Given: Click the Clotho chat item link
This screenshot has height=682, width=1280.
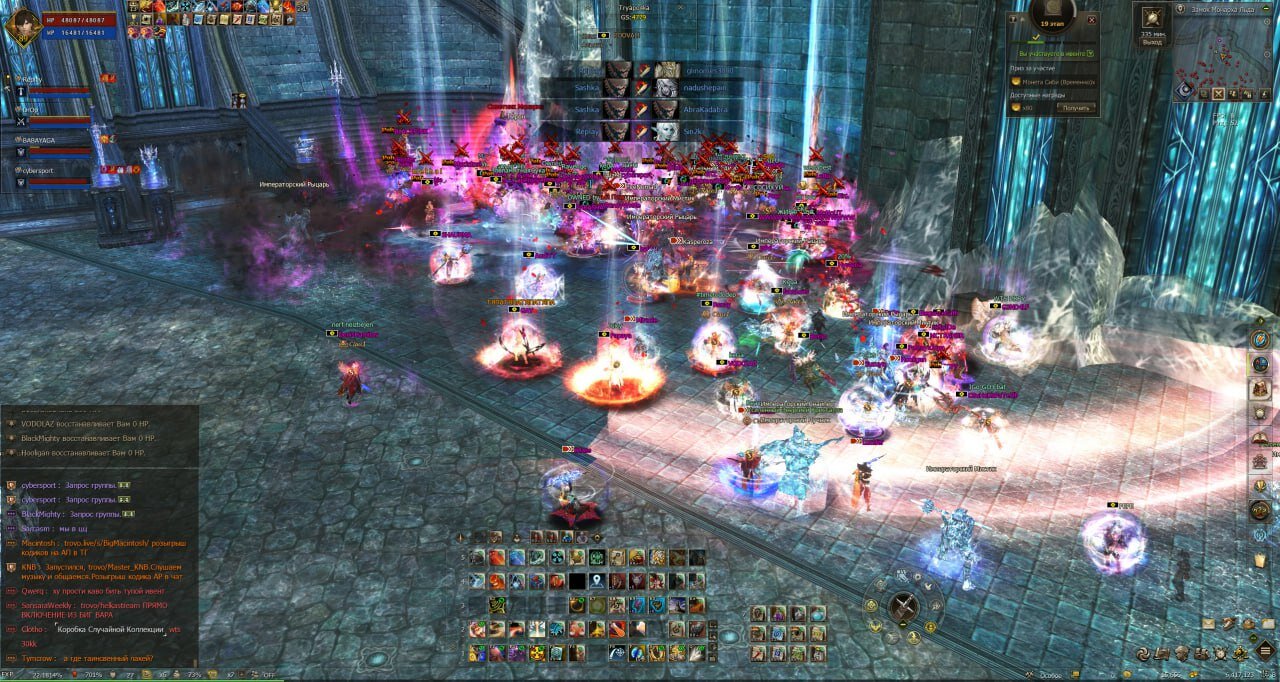Looking at the screenshot, I should (x=110, y=630).
